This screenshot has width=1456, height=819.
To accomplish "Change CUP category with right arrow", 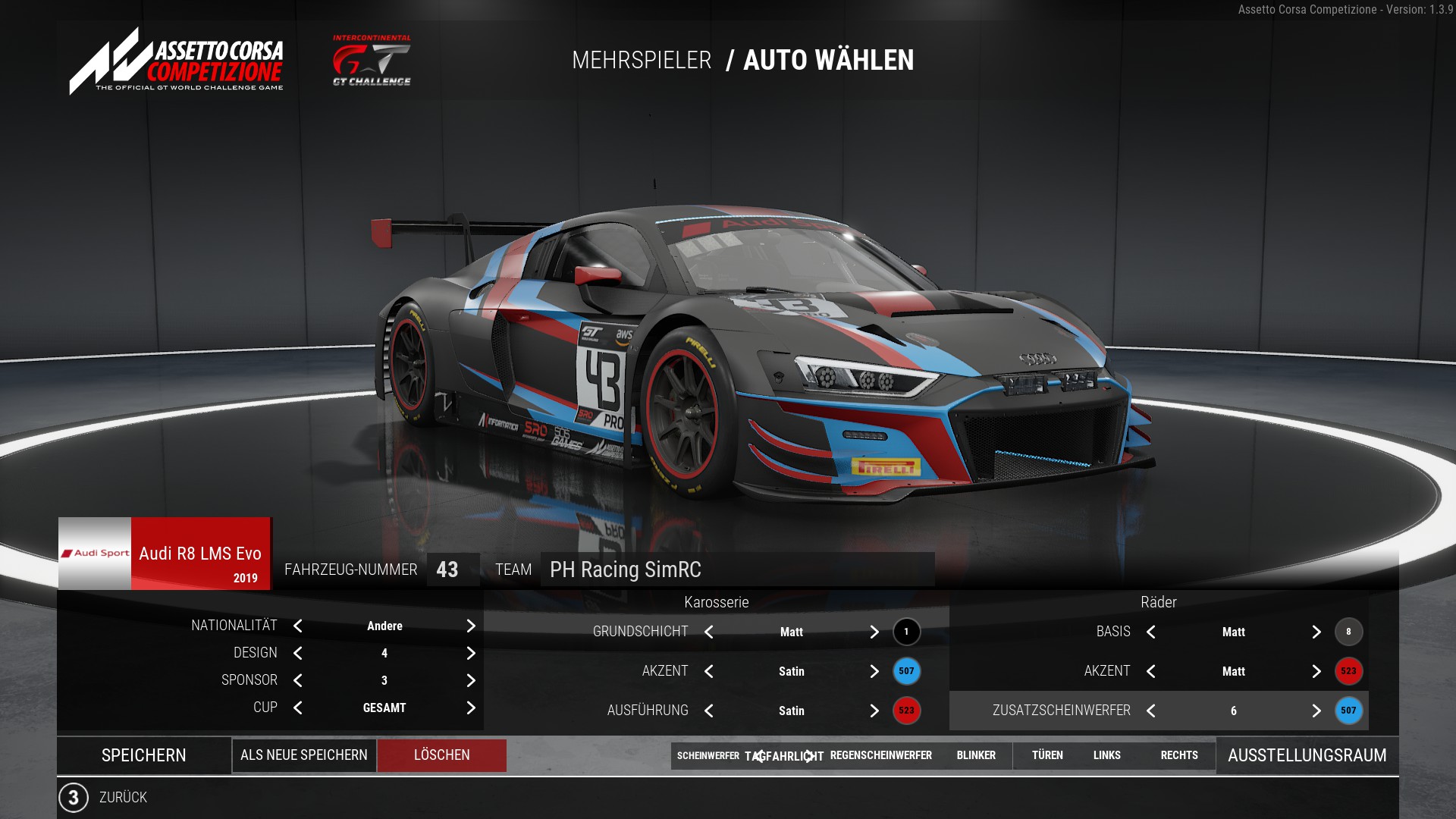I will coord(471,708).
